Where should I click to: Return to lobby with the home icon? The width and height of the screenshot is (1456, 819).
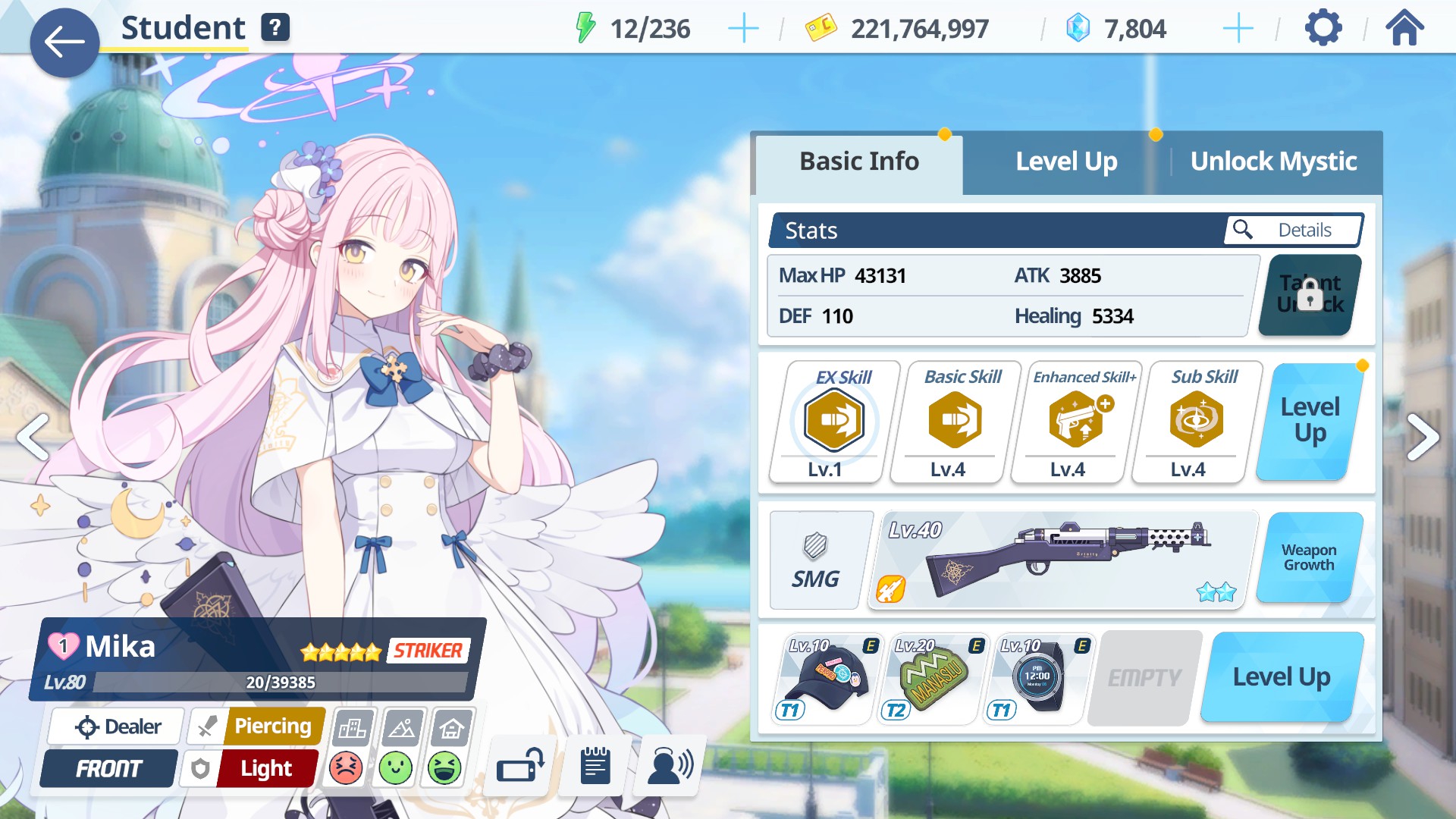point(1404,29)
